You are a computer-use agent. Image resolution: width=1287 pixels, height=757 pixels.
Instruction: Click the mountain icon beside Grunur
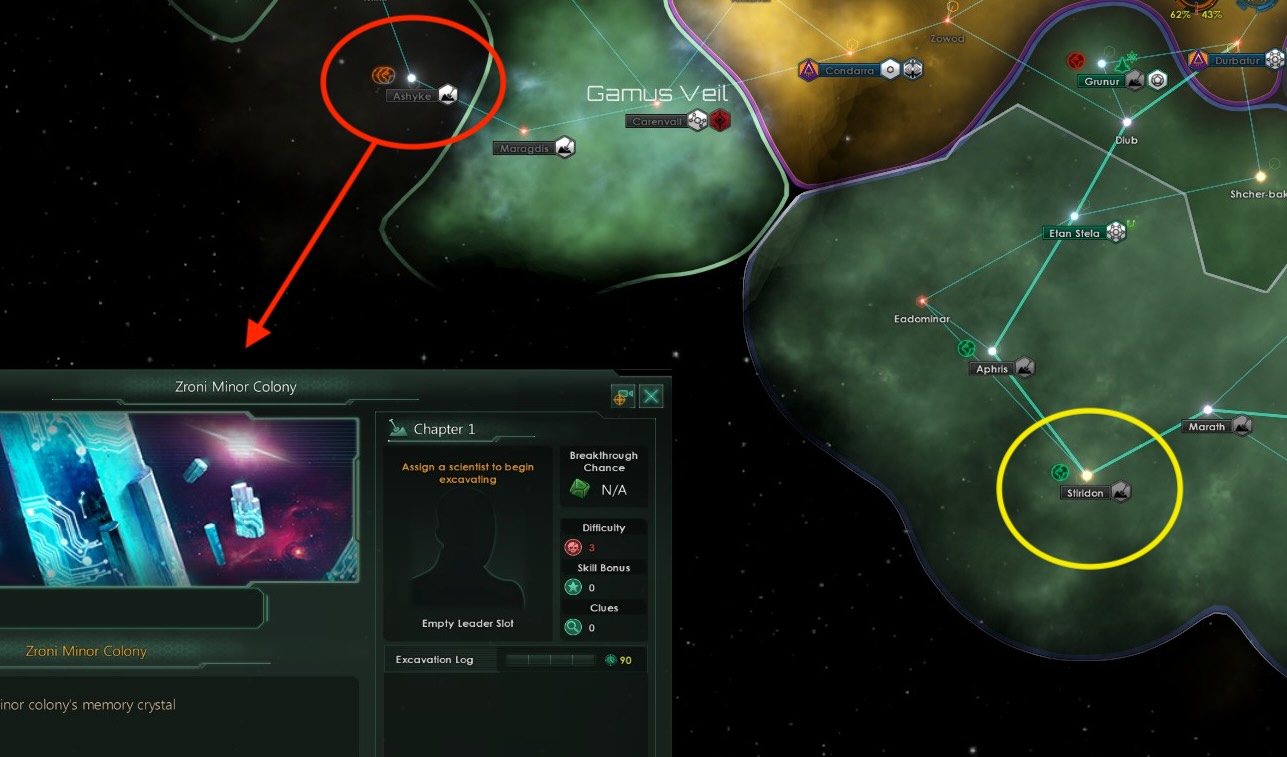click(x=1135, y=80)
